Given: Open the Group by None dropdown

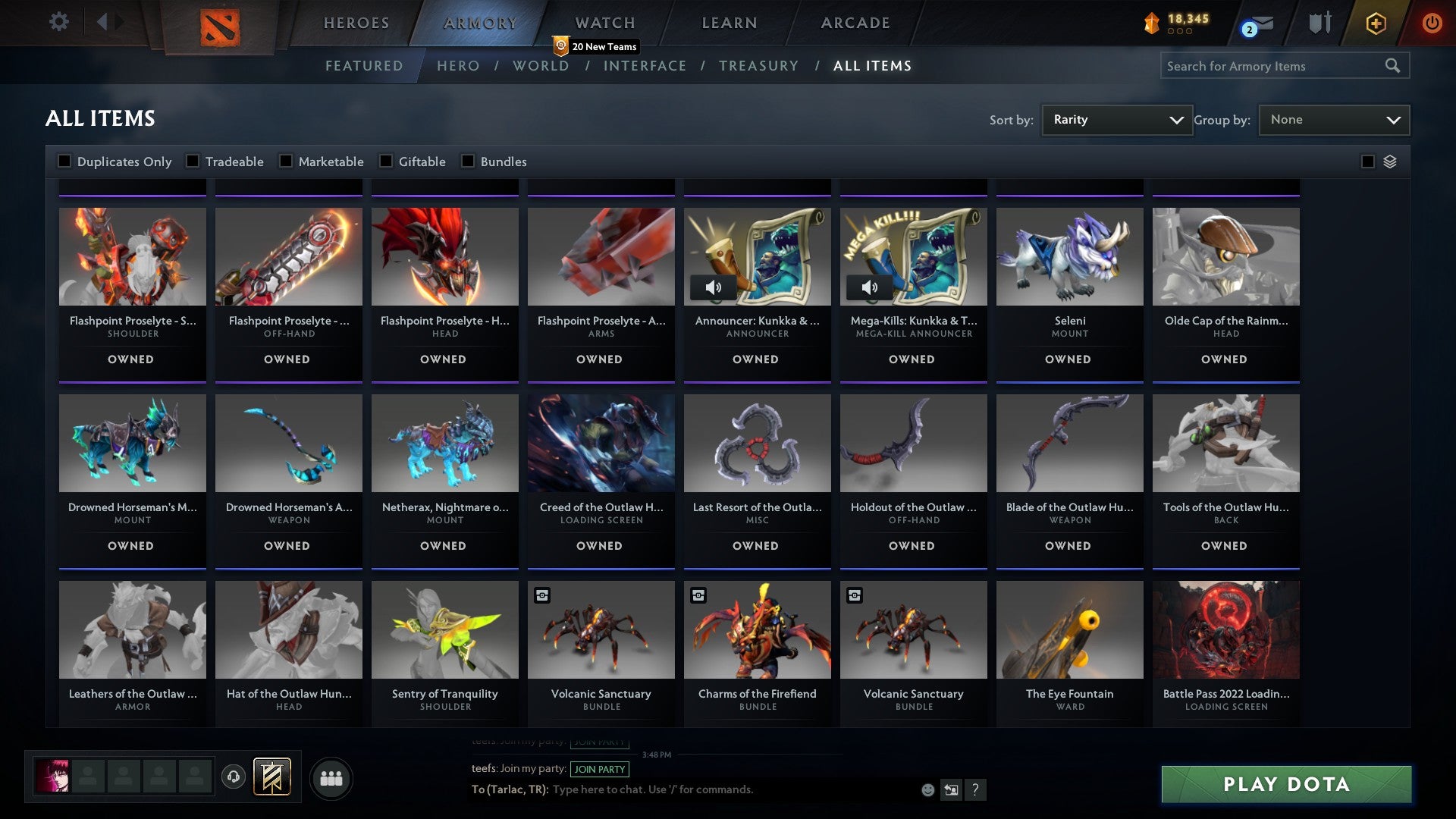Looking at the screenshot, I should coord(1334,119).
